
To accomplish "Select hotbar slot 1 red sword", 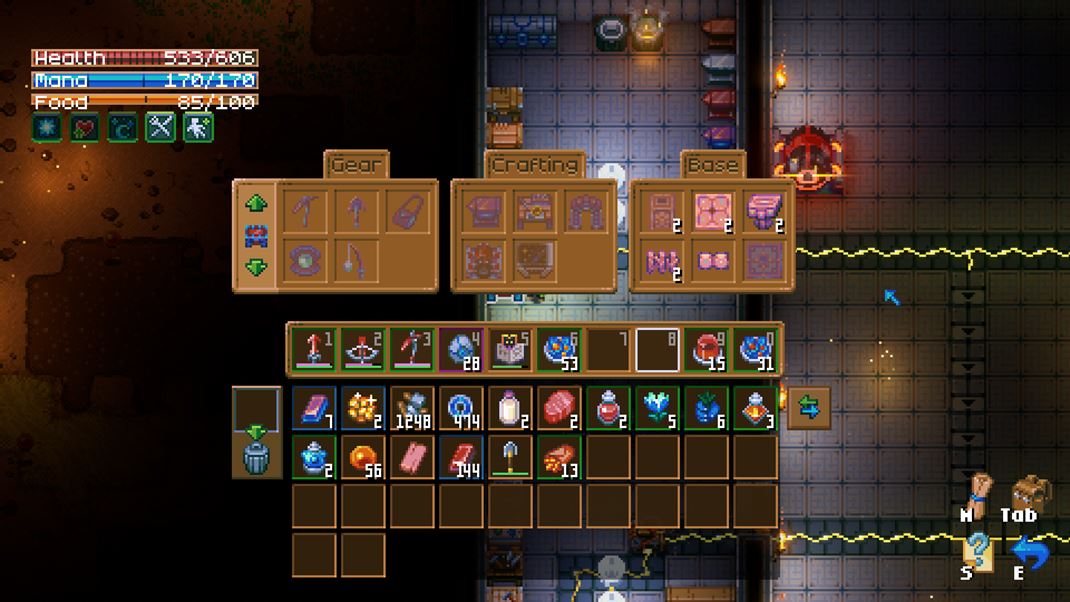I will coord(314,350).
